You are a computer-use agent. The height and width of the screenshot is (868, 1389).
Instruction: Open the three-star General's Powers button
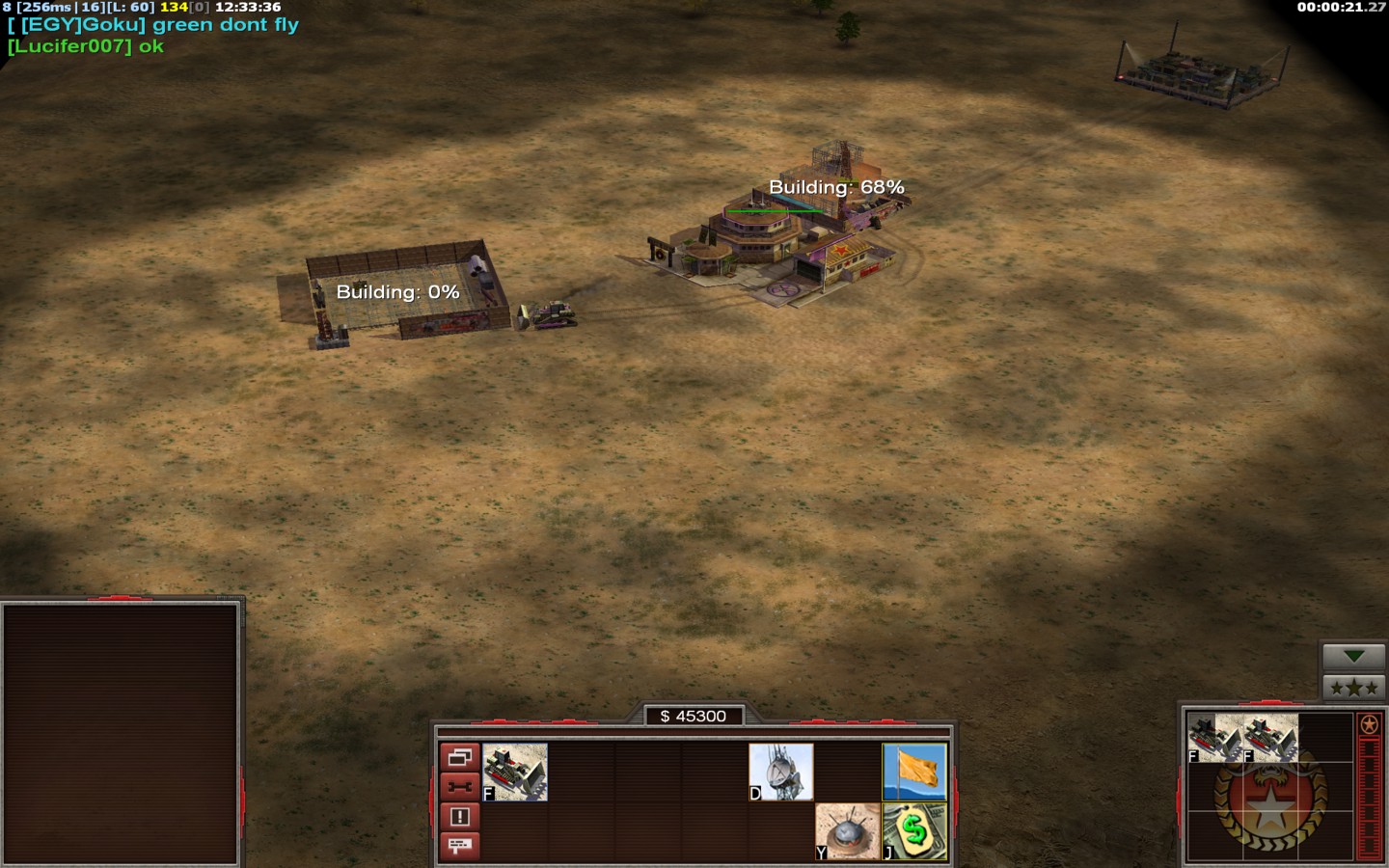pyautogui.click(x=1353, y=687)
